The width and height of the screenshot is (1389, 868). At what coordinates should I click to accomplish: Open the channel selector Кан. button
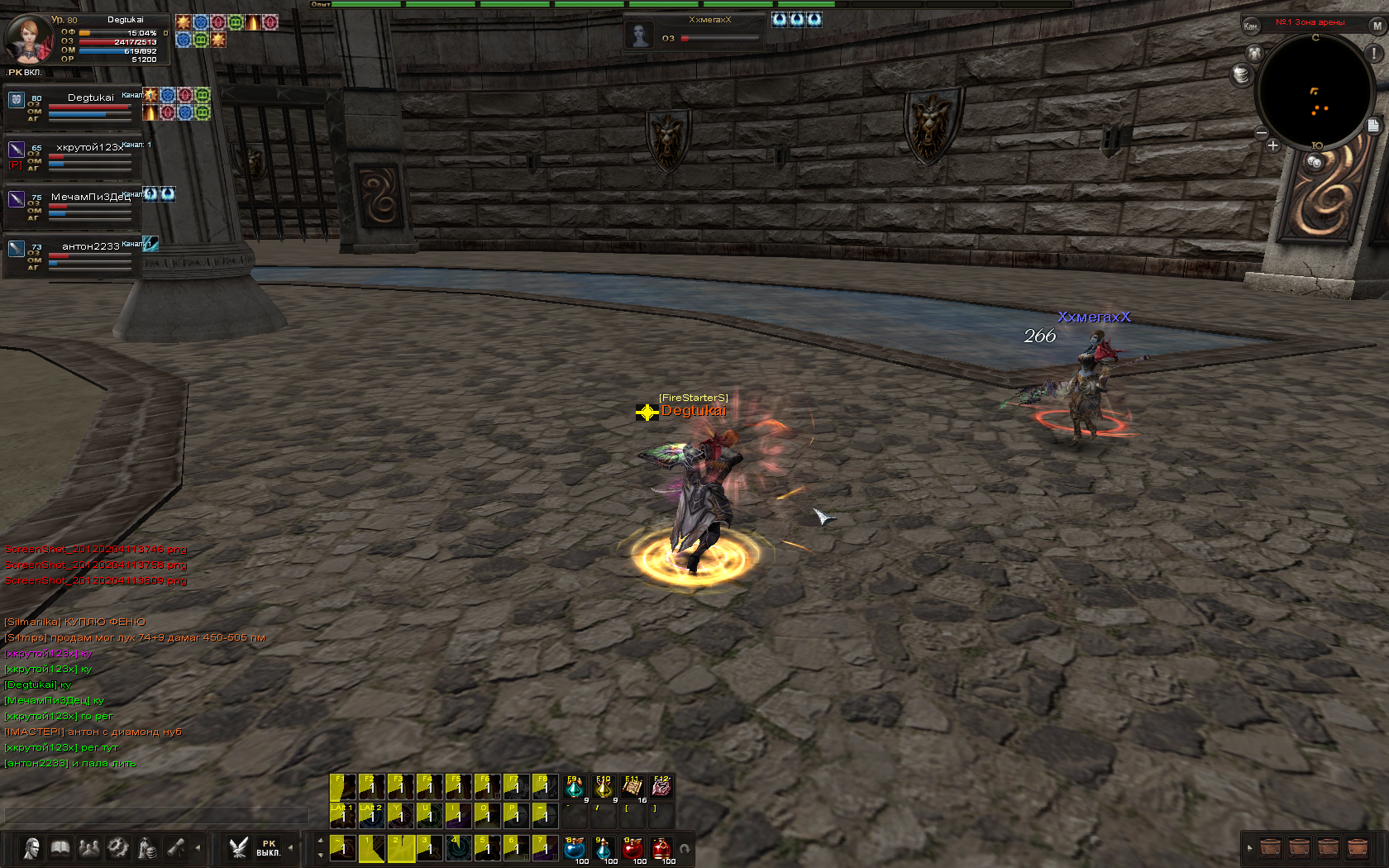[1250, 26]
